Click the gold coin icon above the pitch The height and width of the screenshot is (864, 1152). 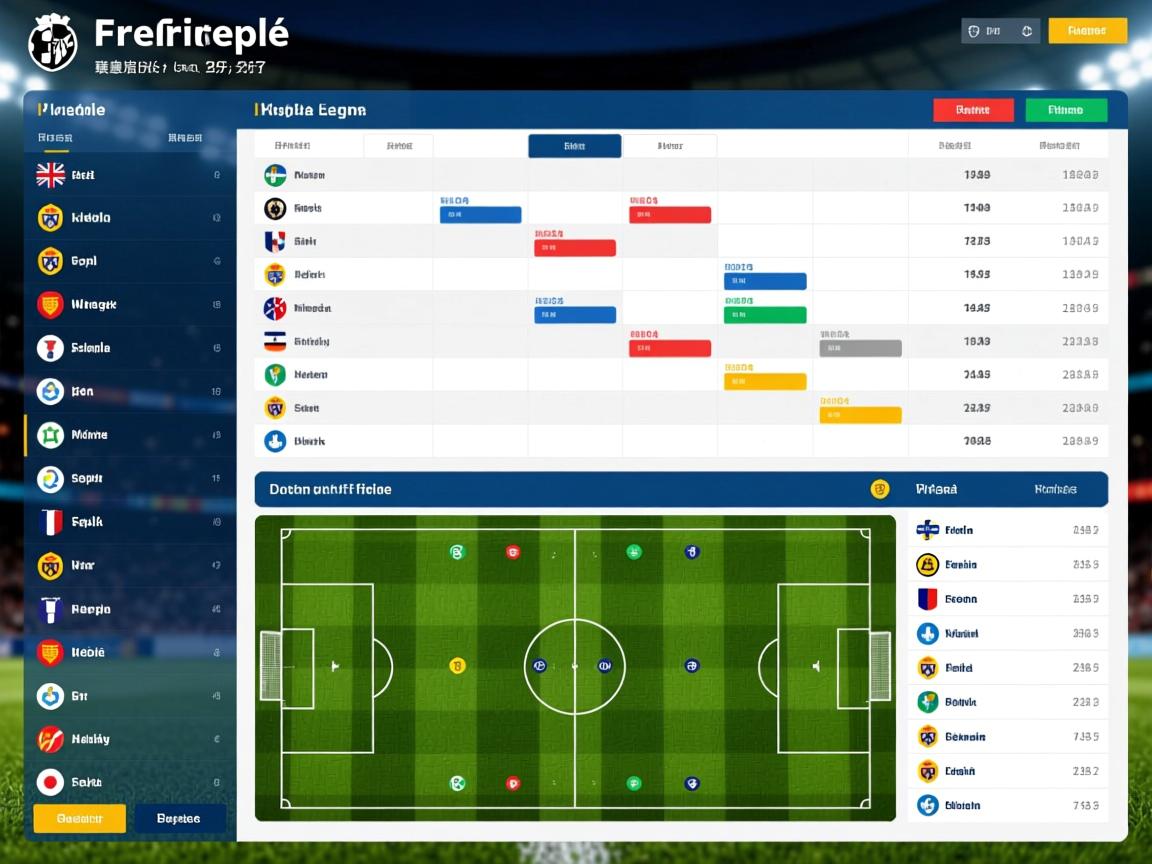coord(880,489)
